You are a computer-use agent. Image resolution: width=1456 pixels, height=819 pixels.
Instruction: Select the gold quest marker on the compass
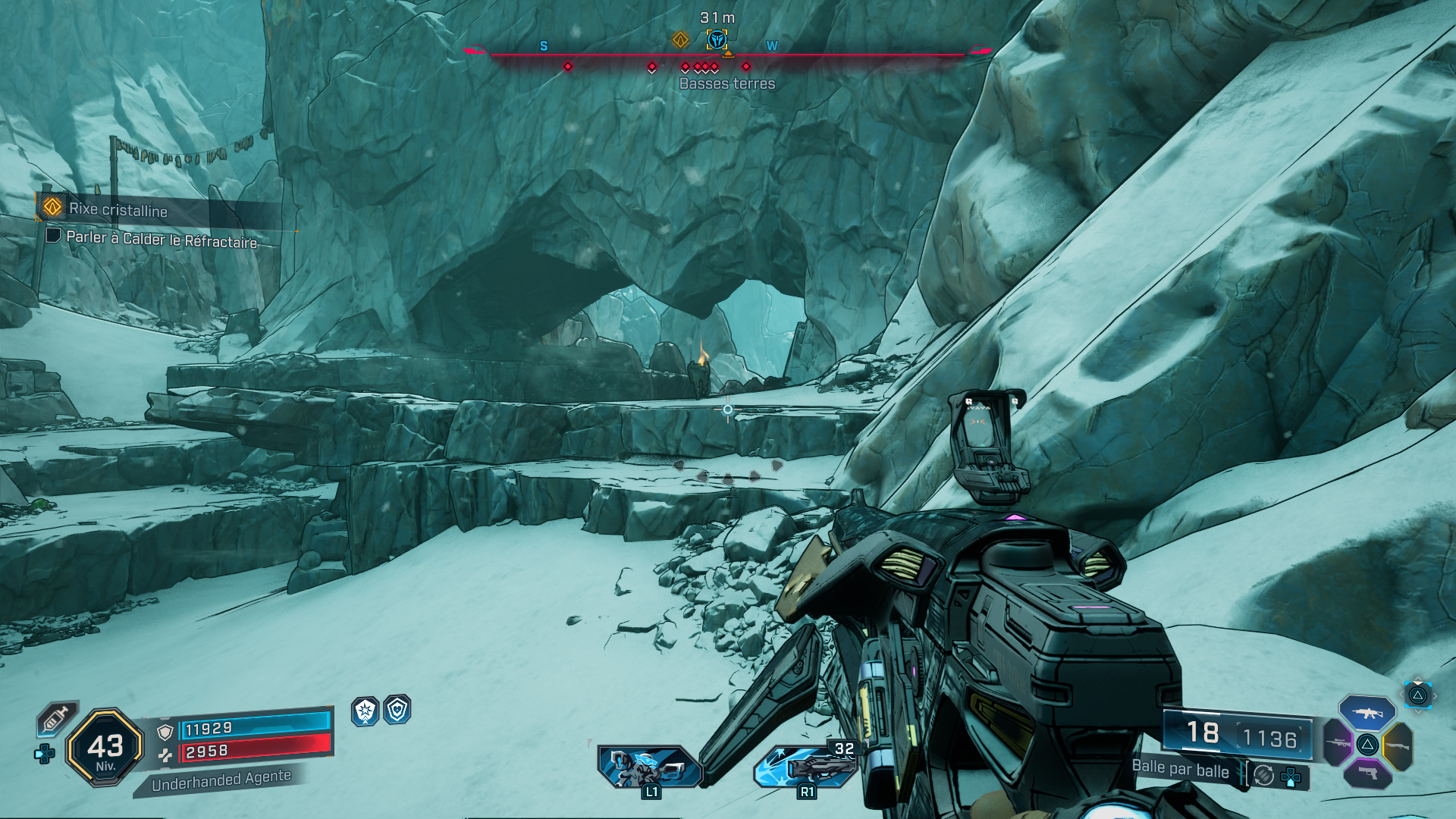(x=680, y=39)
